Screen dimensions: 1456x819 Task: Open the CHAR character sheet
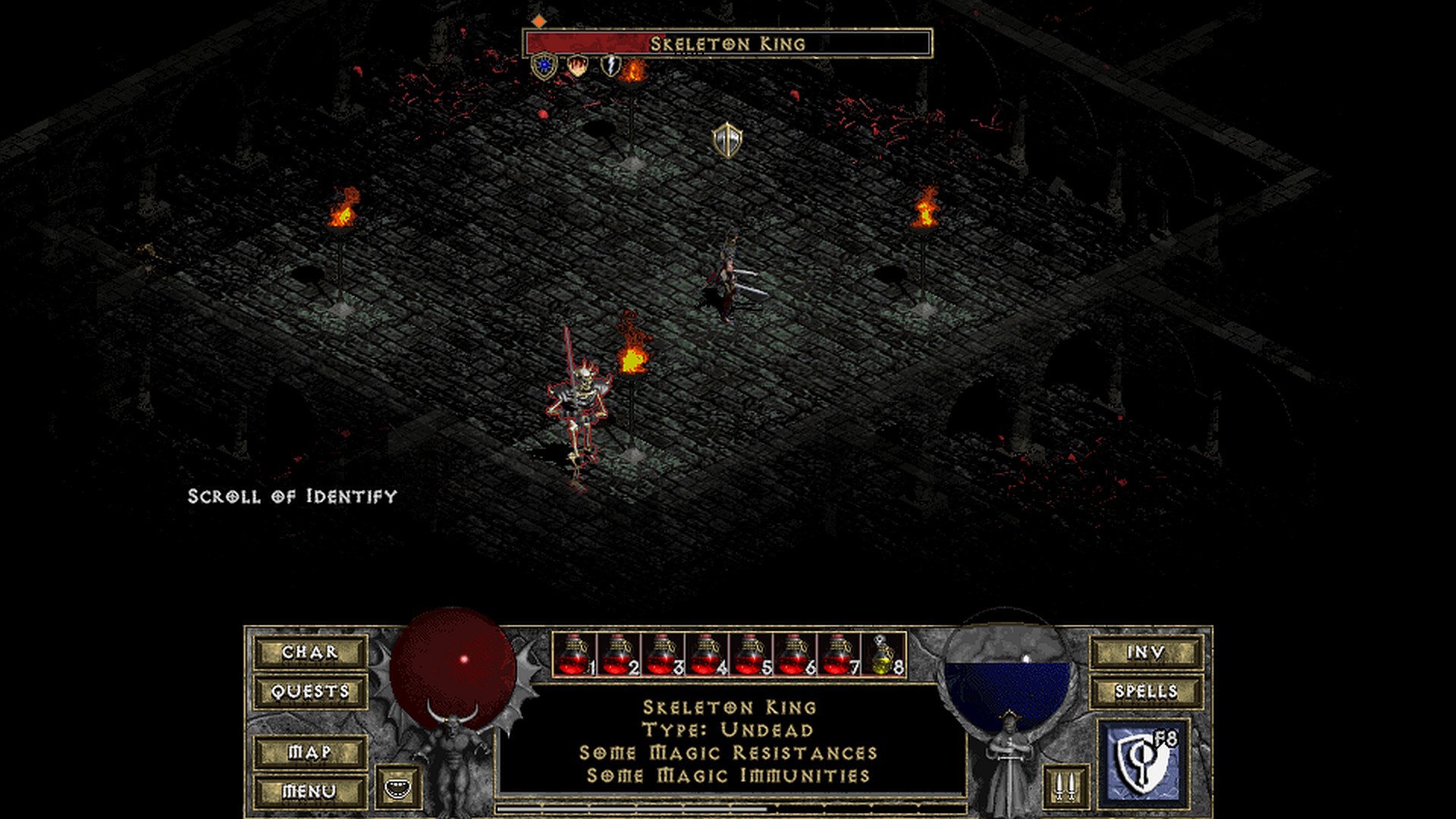pos(310,652)
